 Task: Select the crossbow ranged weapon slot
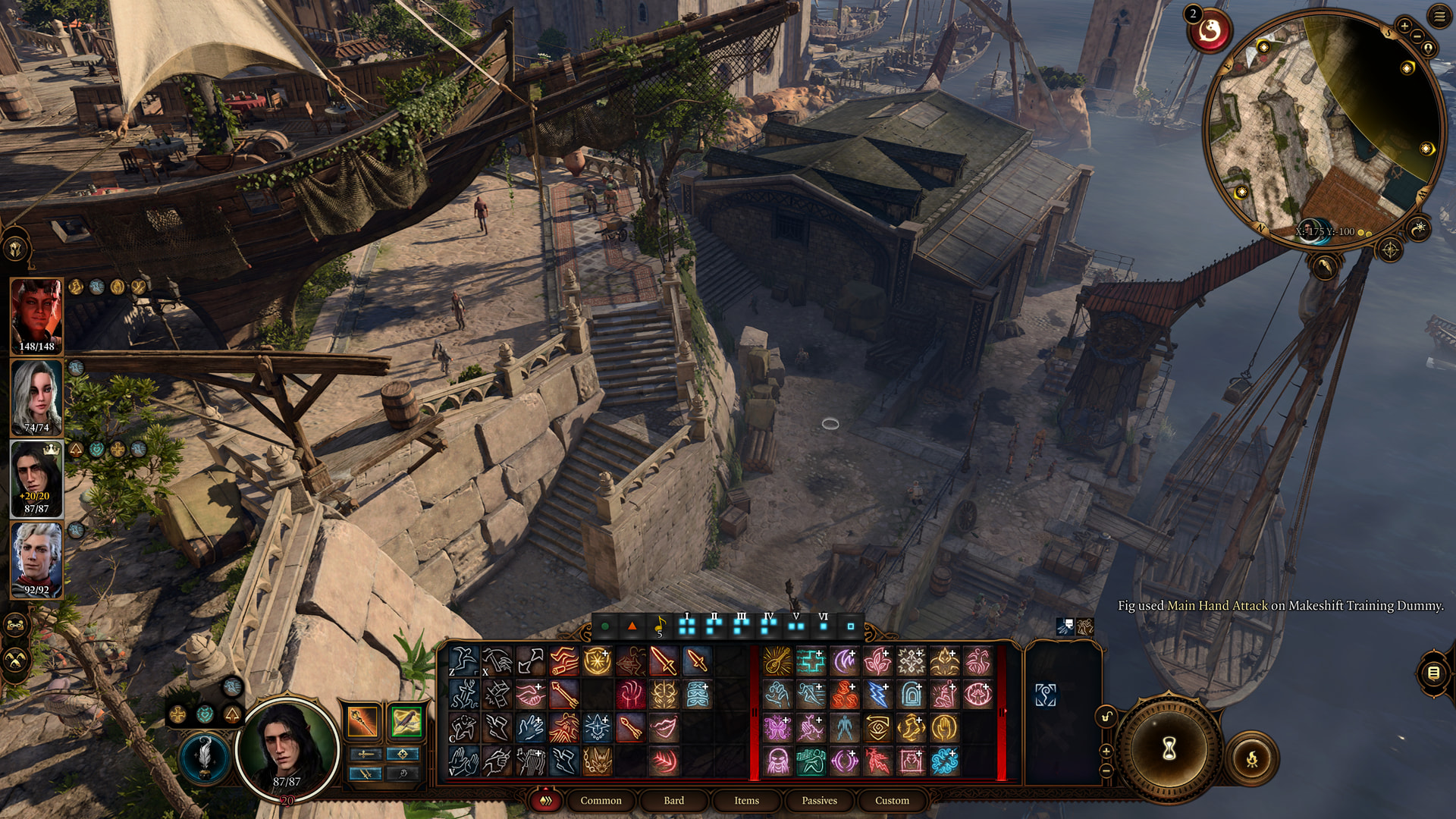coord(406,721)
